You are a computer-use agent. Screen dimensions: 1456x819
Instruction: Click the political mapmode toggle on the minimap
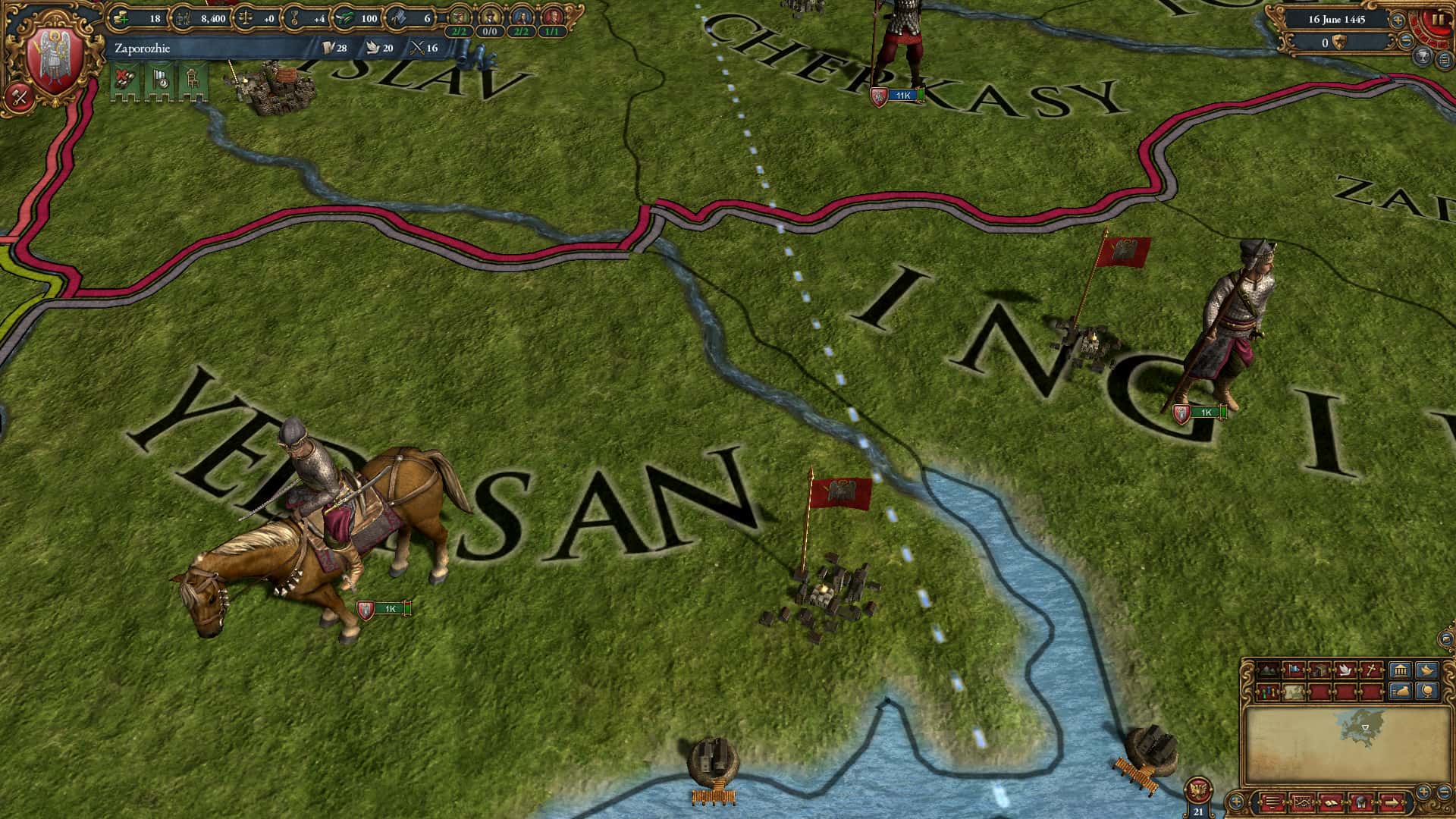pyautogui.click(x=1294, y=670)
